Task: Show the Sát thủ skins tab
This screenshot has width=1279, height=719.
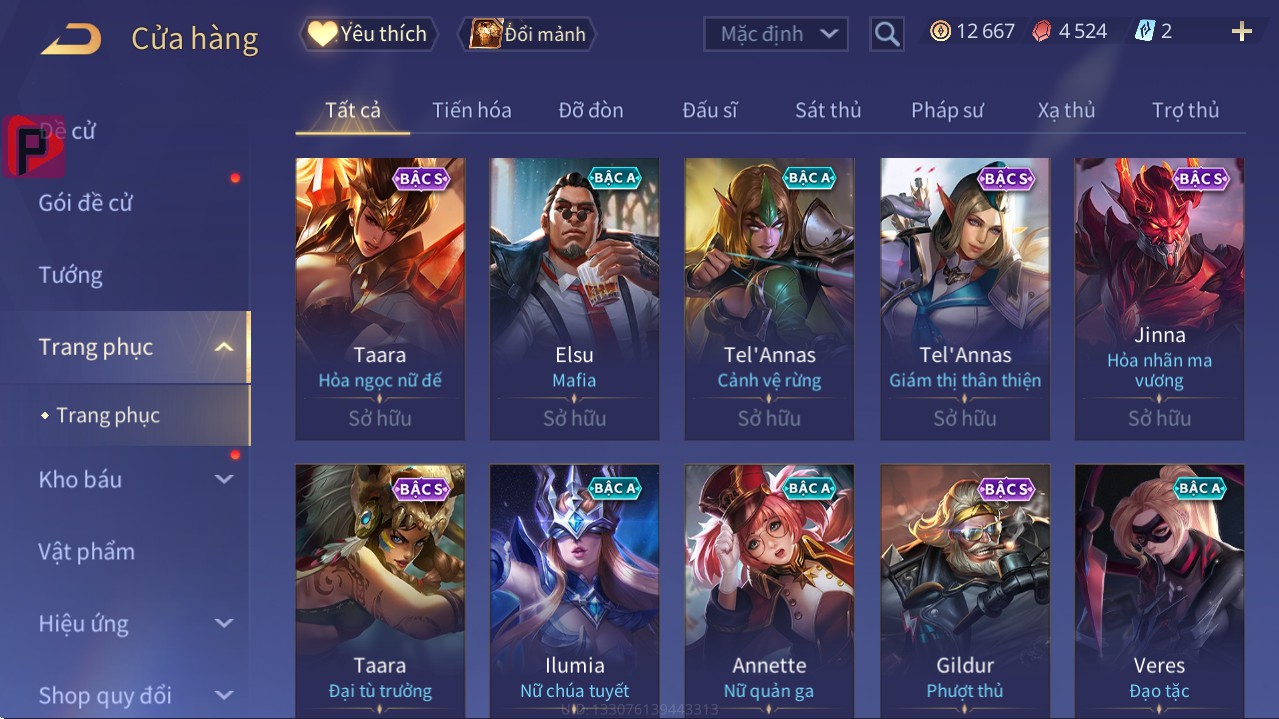Action: click(828, 110)
